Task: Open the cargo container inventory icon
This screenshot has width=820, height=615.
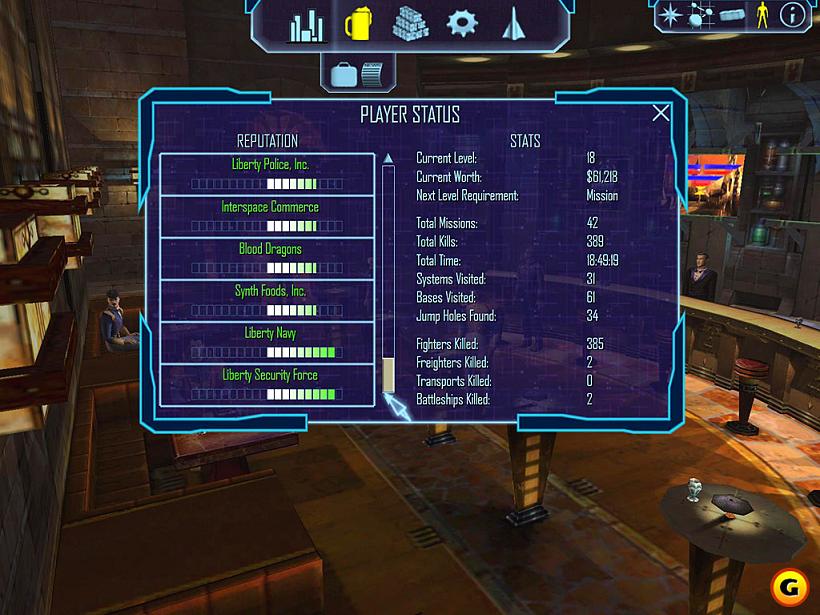Action: [x=732, y=14]
